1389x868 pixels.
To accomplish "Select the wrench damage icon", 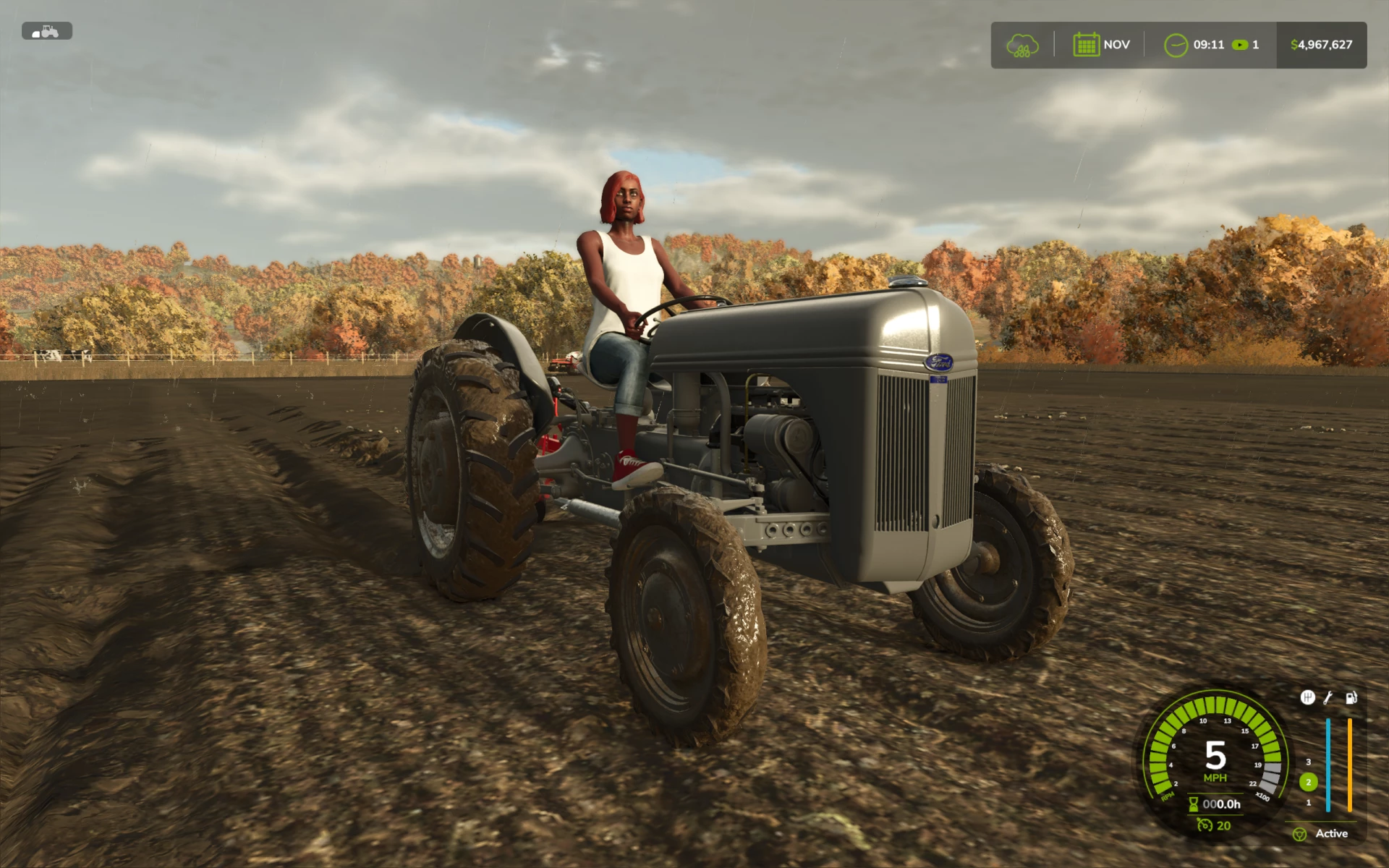I will point(1328,697).
